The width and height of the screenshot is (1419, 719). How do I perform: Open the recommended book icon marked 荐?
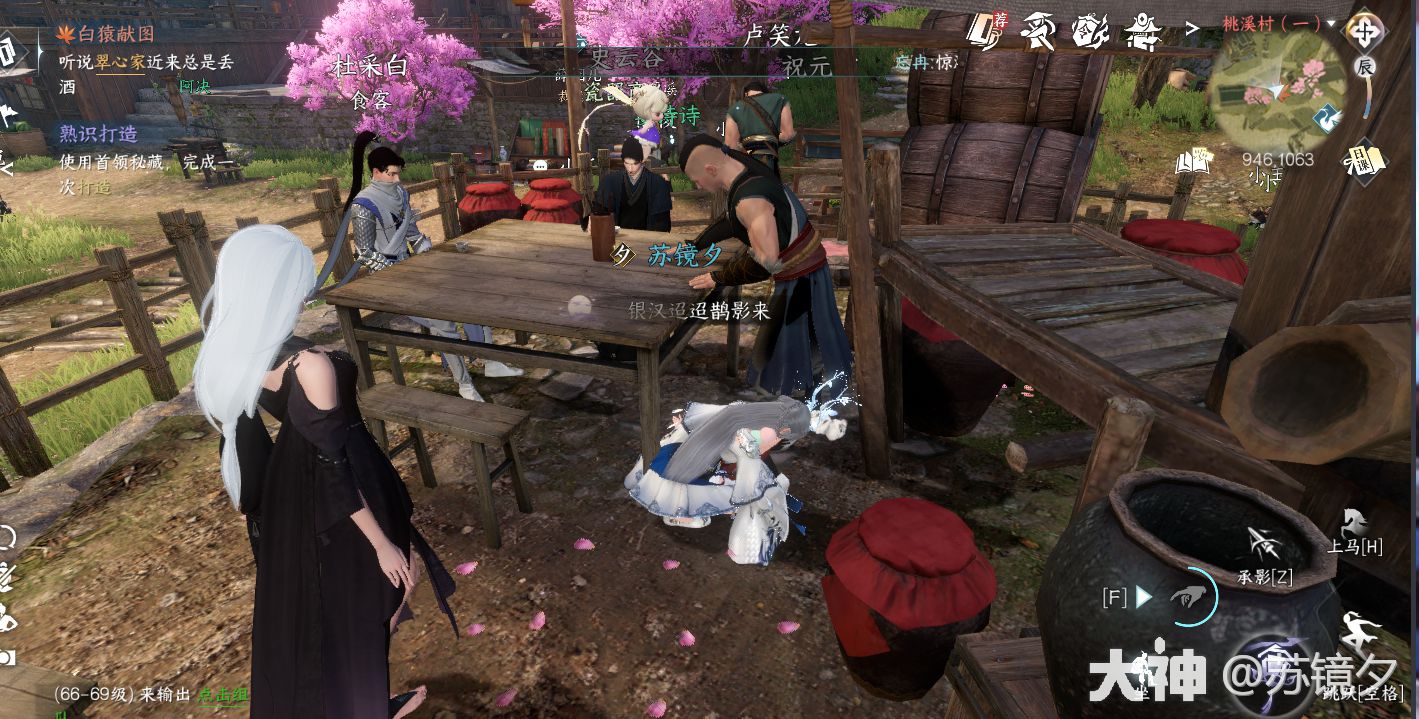pos(986,33)
